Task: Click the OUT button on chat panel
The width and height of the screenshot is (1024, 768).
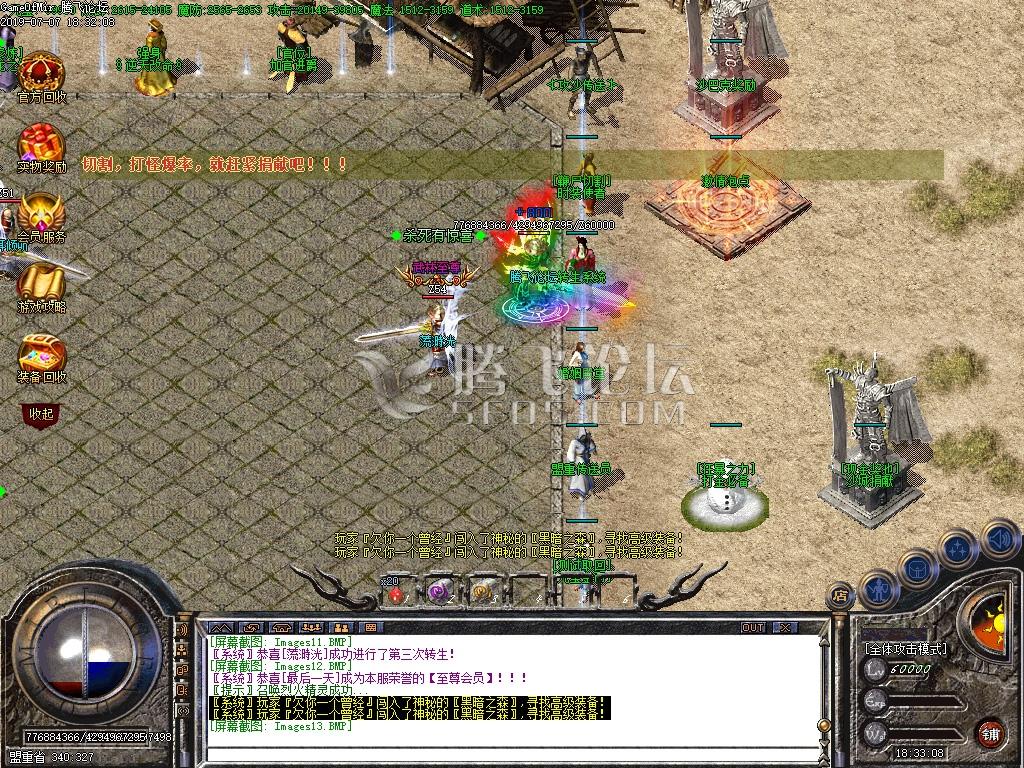Action: pos(753,627)
